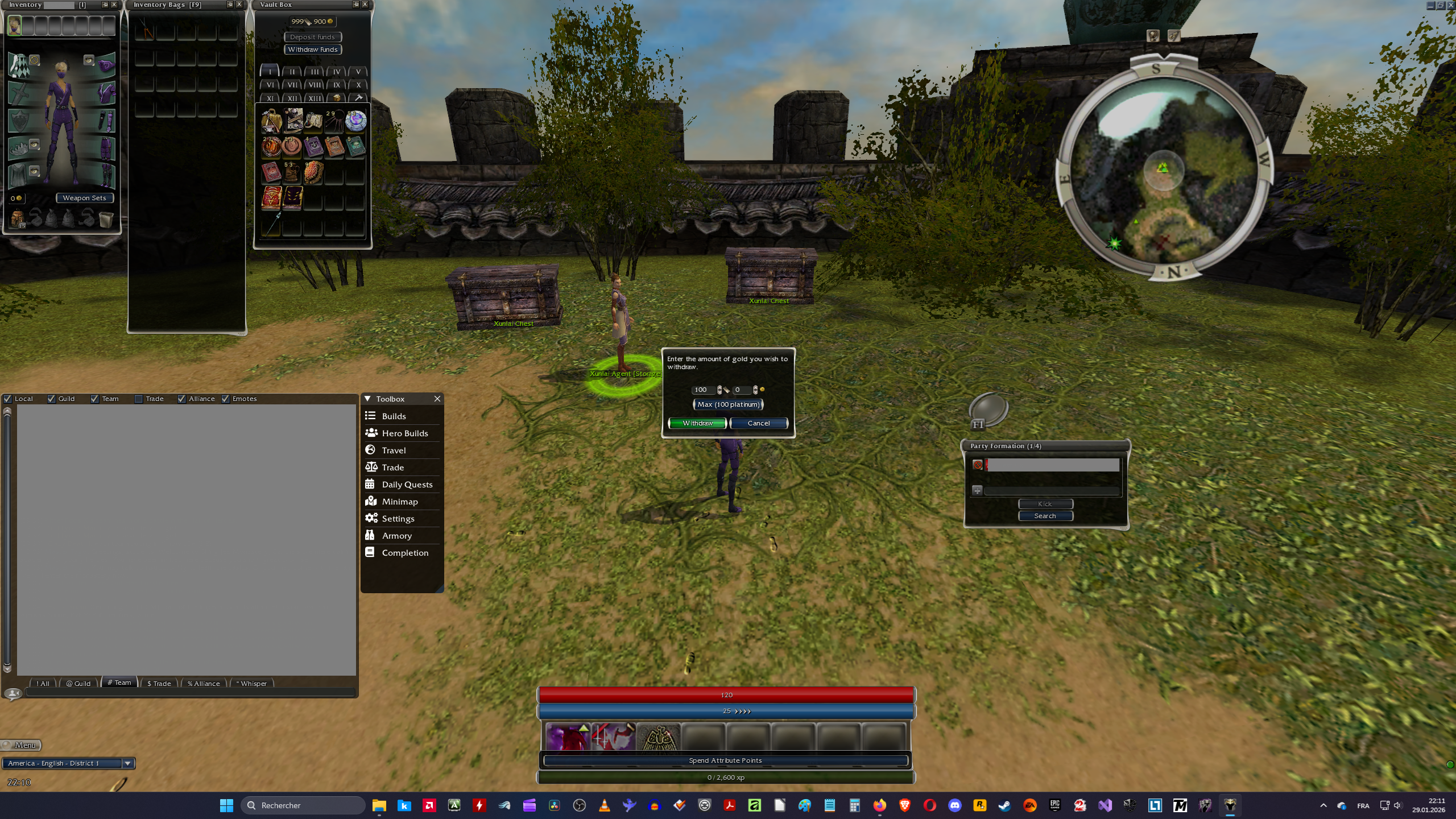
Task: Open the game Menu button
Action: click(22, 745)
